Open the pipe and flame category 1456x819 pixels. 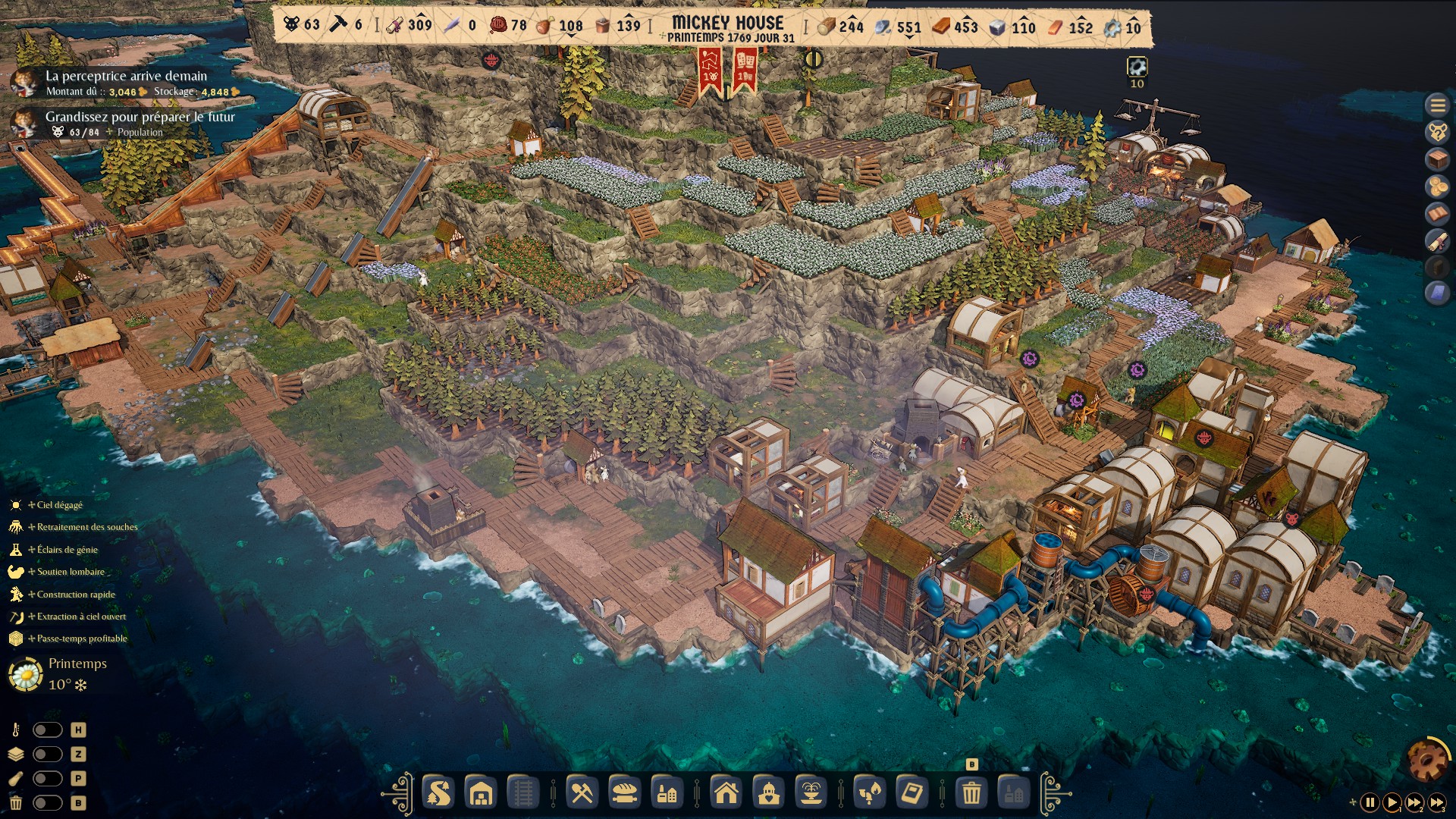click(869, 793)
